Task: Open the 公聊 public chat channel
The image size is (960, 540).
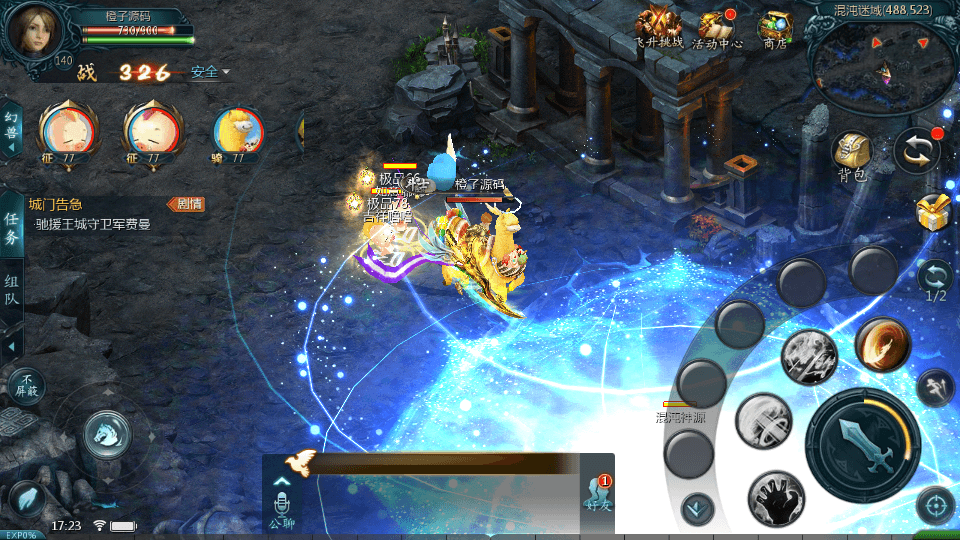Action: 282,505
